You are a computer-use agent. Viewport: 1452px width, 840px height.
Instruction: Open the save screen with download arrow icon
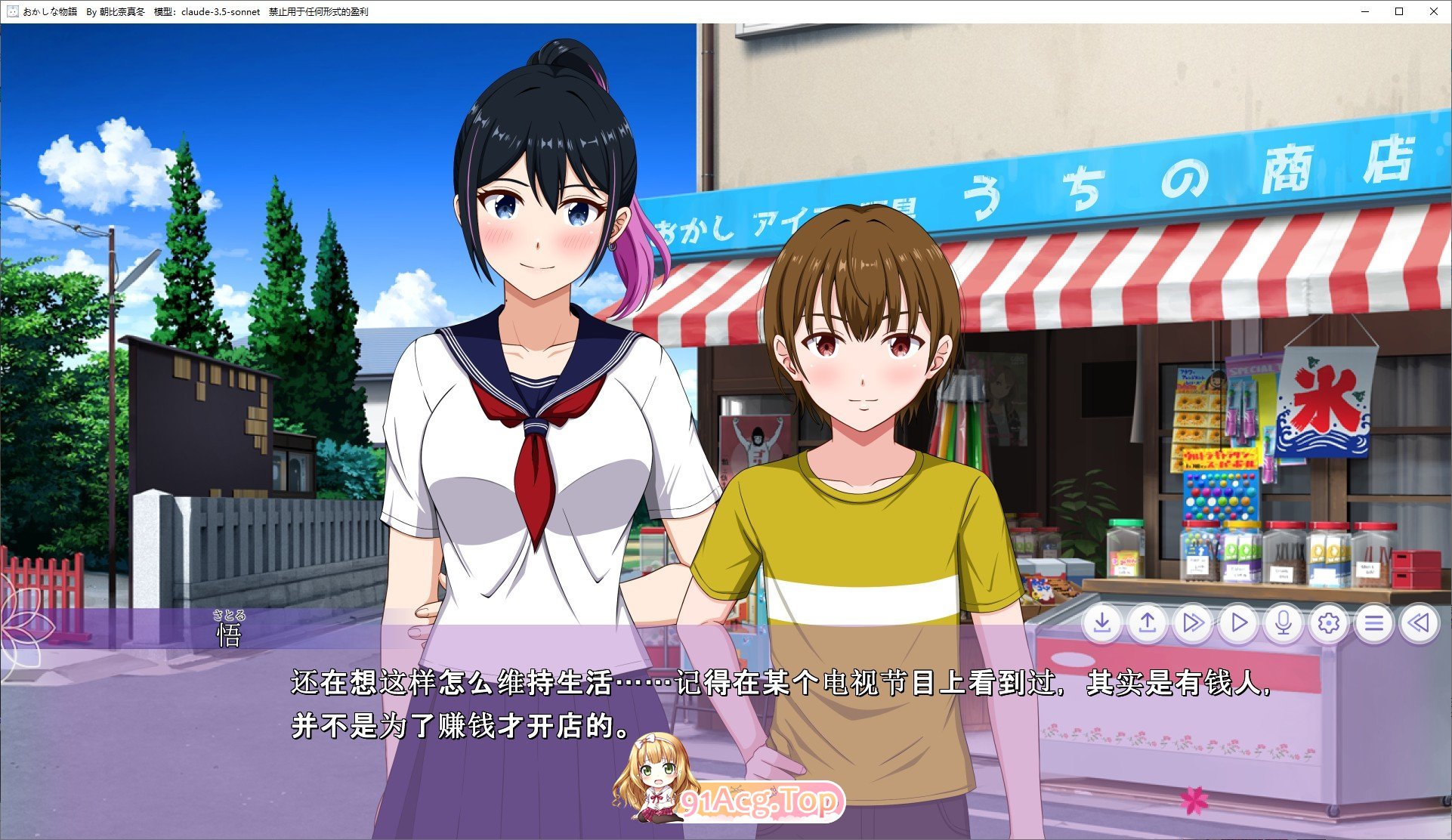[x=1102, y=624]
